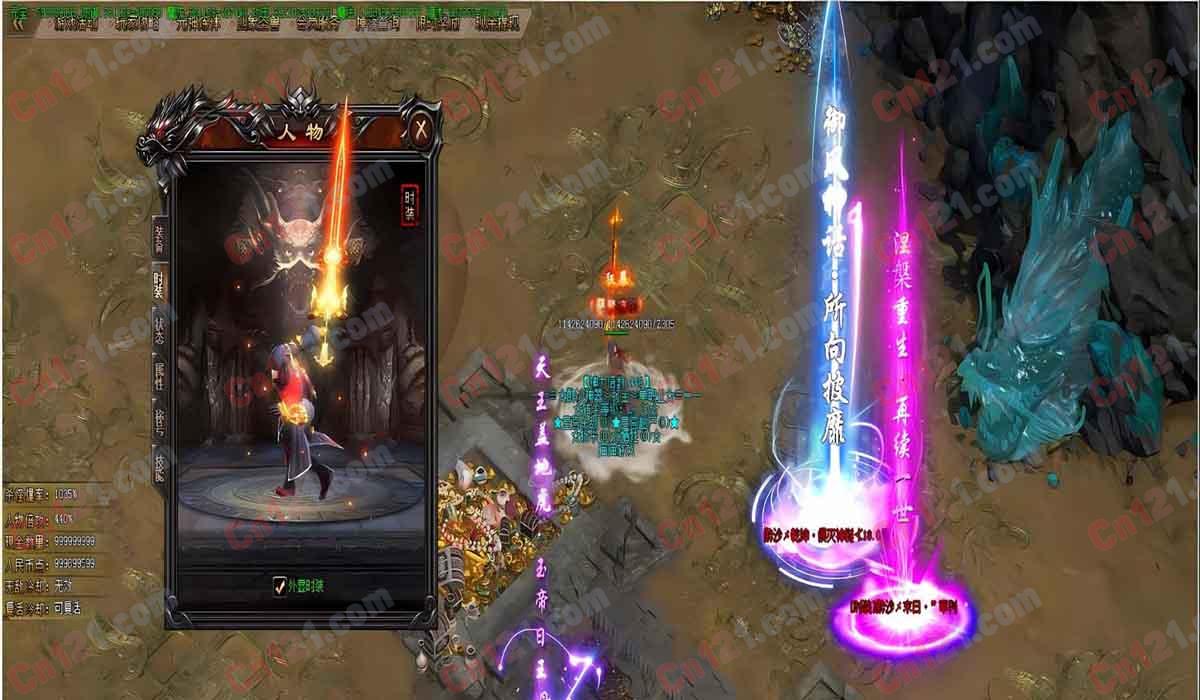
Task: Click the red 时装 button beside the dragon
Action: pyautogui.click(x=409, y=201)
